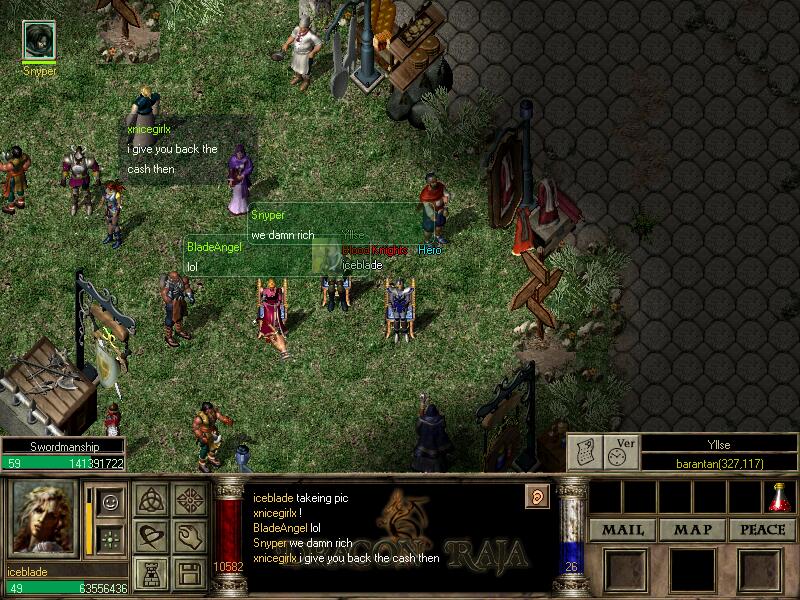Click the hand grab icon

(x=188, y=537)
